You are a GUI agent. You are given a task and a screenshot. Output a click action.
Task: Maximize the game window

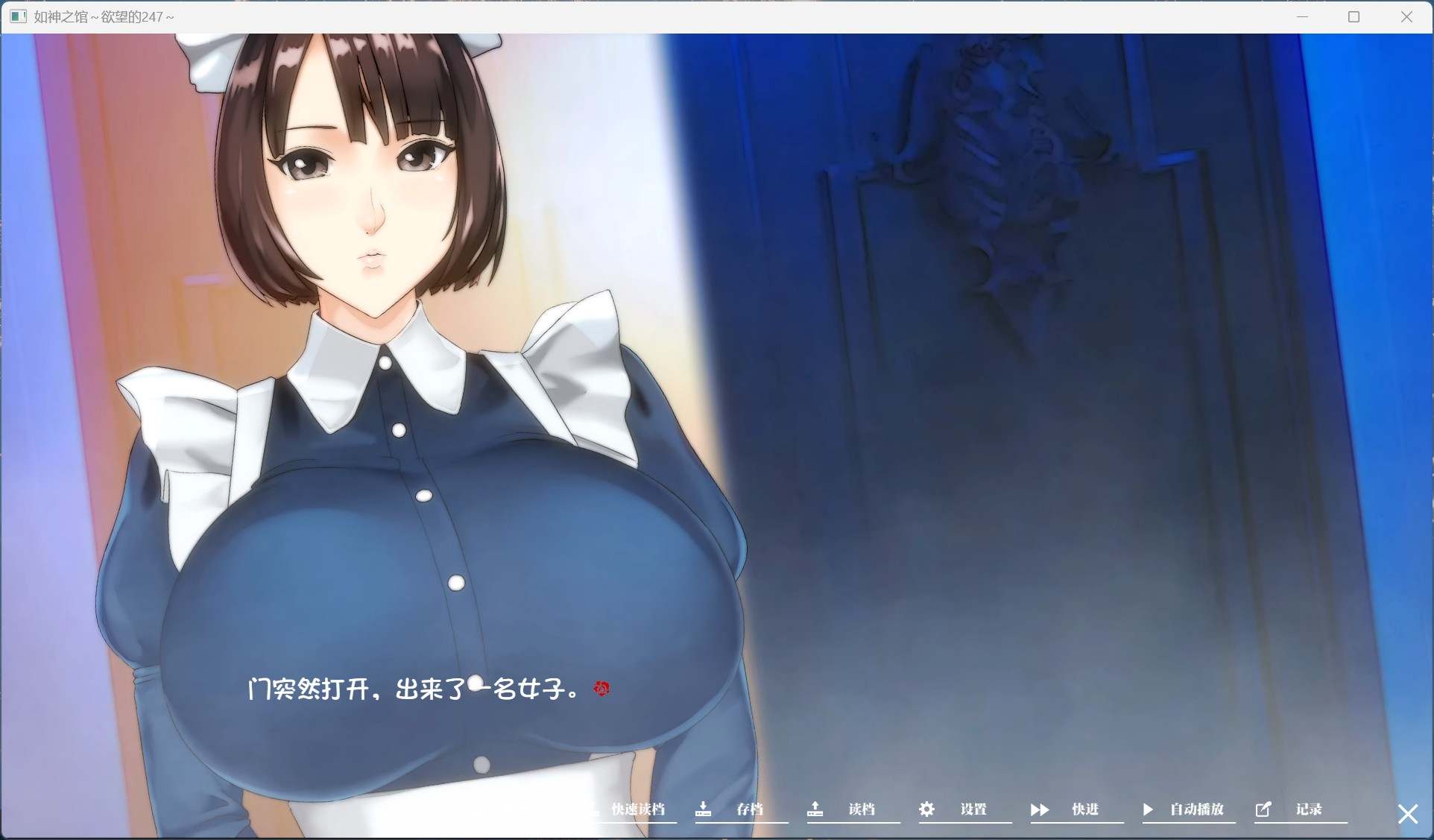tap(1354, 16)
